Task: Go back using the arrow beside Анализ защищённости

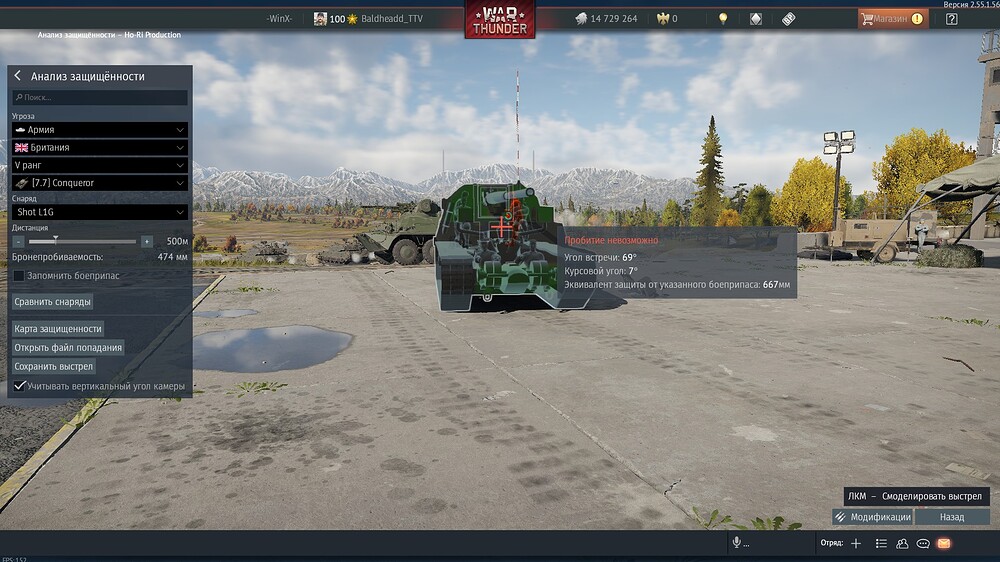Action: pos(18,76)
